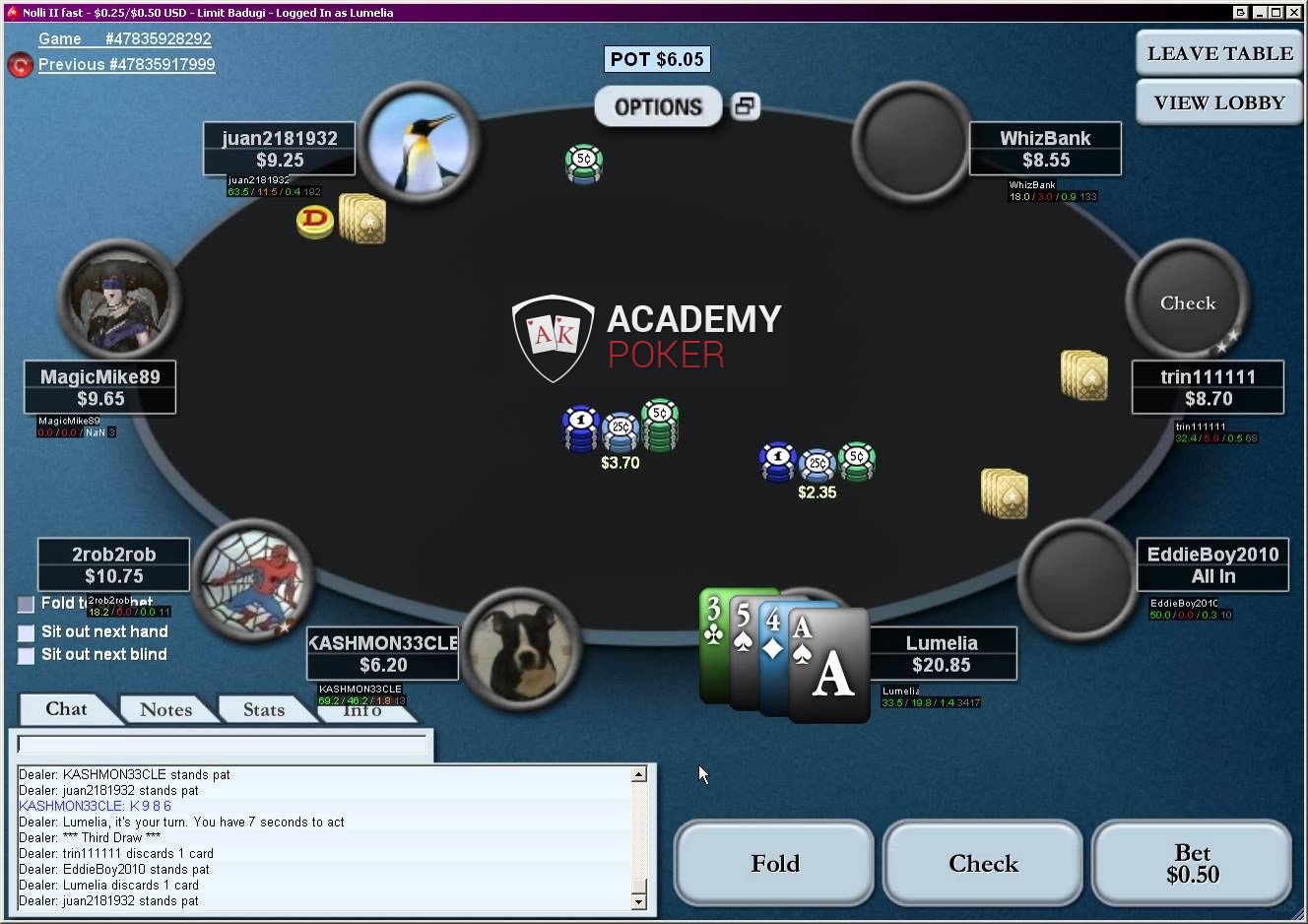The height and width of the screenshot is (924, 1308).
Task: Select the 3 of clubs card
Action: click(x=712, y=645)
